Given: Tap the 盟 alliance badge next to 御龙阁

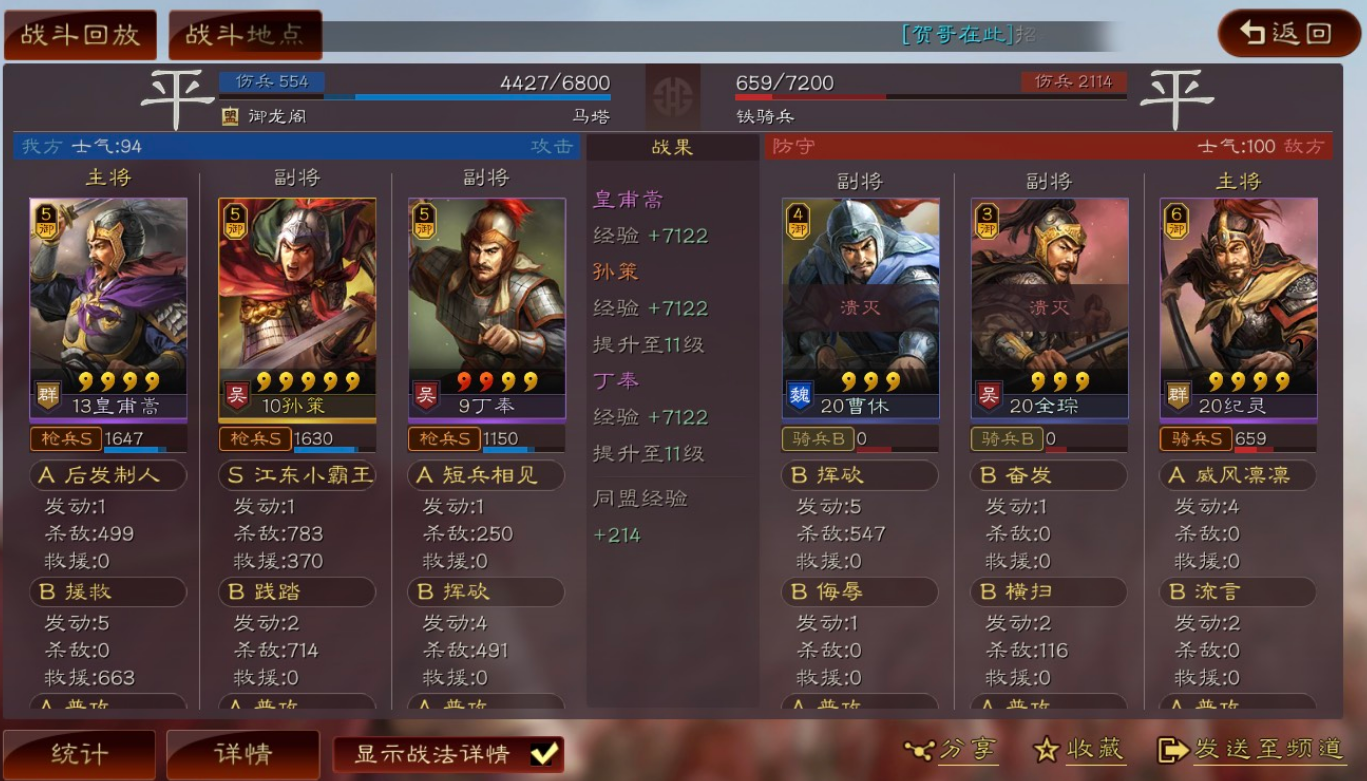Looking at the screenshot, I should pyautogui.click(x=228, y=117).
